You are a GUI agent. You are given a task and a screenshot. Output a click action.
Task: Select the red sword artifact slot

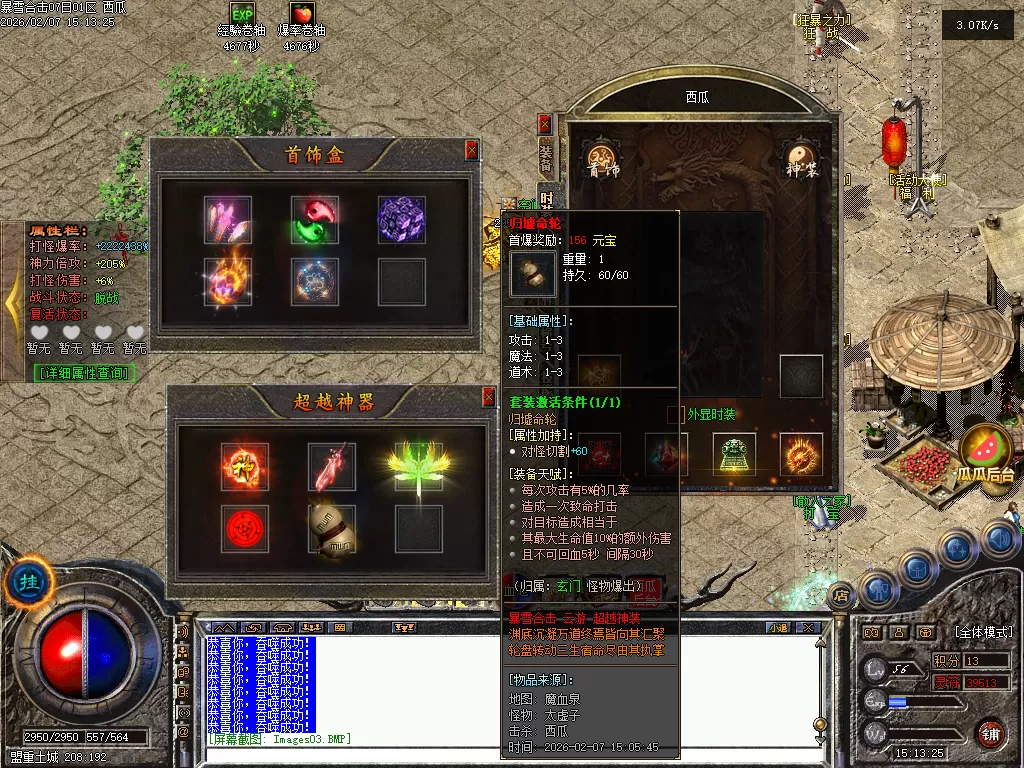tap(332, 466)
